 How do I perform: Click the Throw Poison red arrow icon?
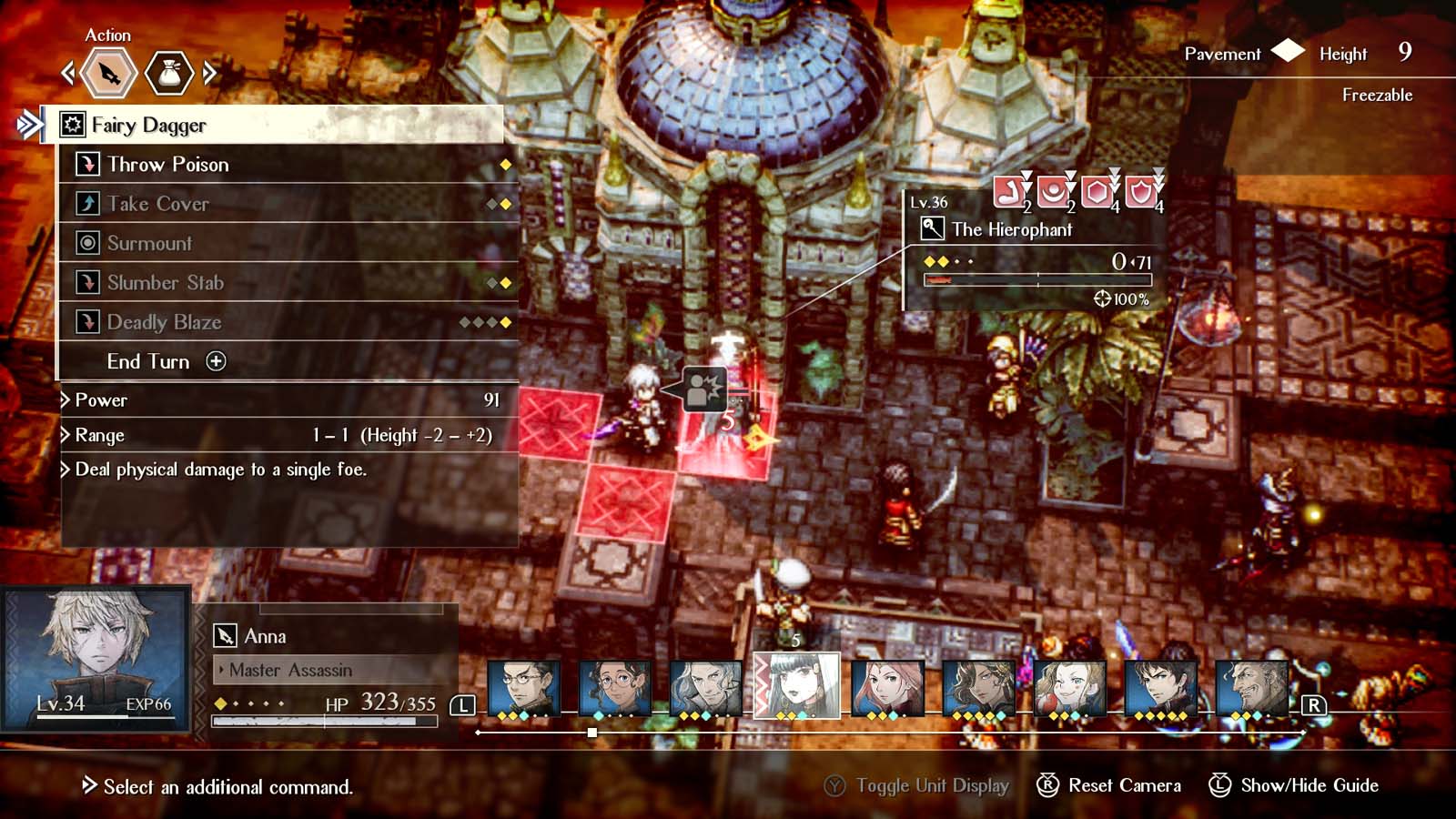tap(86, 165)
